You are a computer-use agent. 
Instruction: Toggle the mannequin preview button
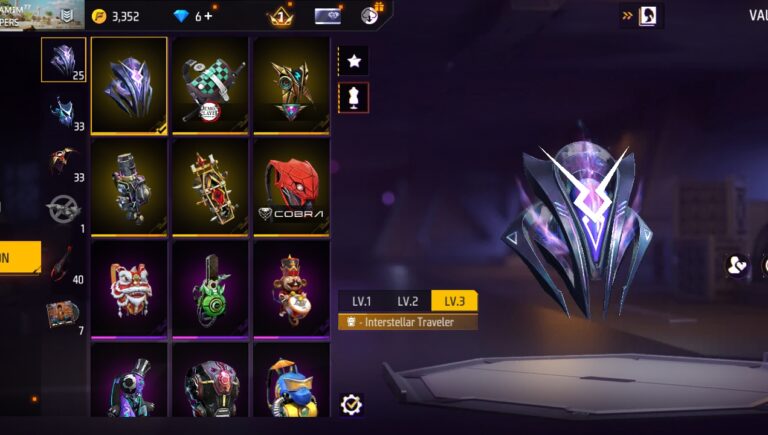point(354,98)
